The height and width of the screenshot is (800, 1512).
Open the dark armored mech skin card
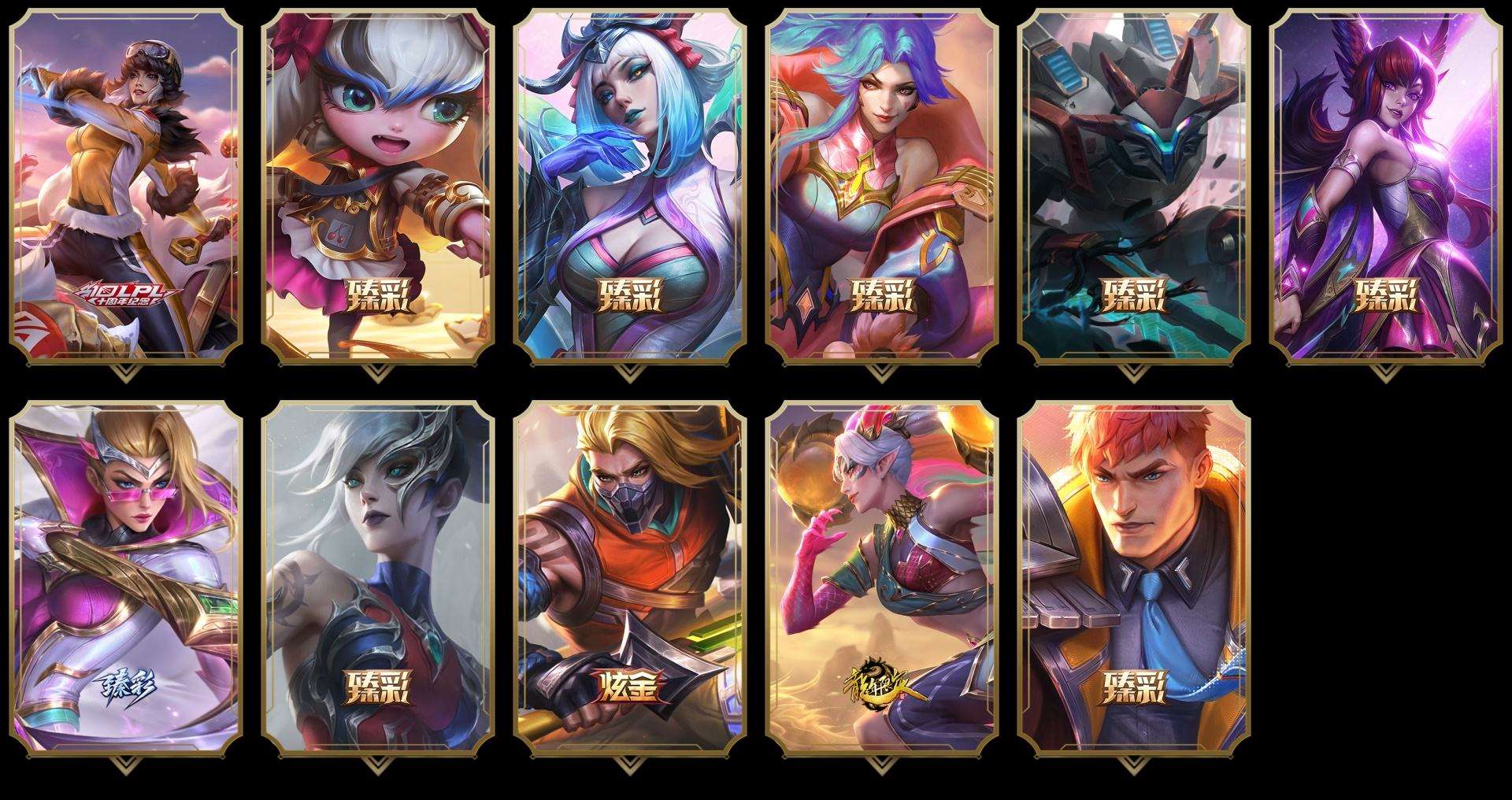coord(1134,186)
